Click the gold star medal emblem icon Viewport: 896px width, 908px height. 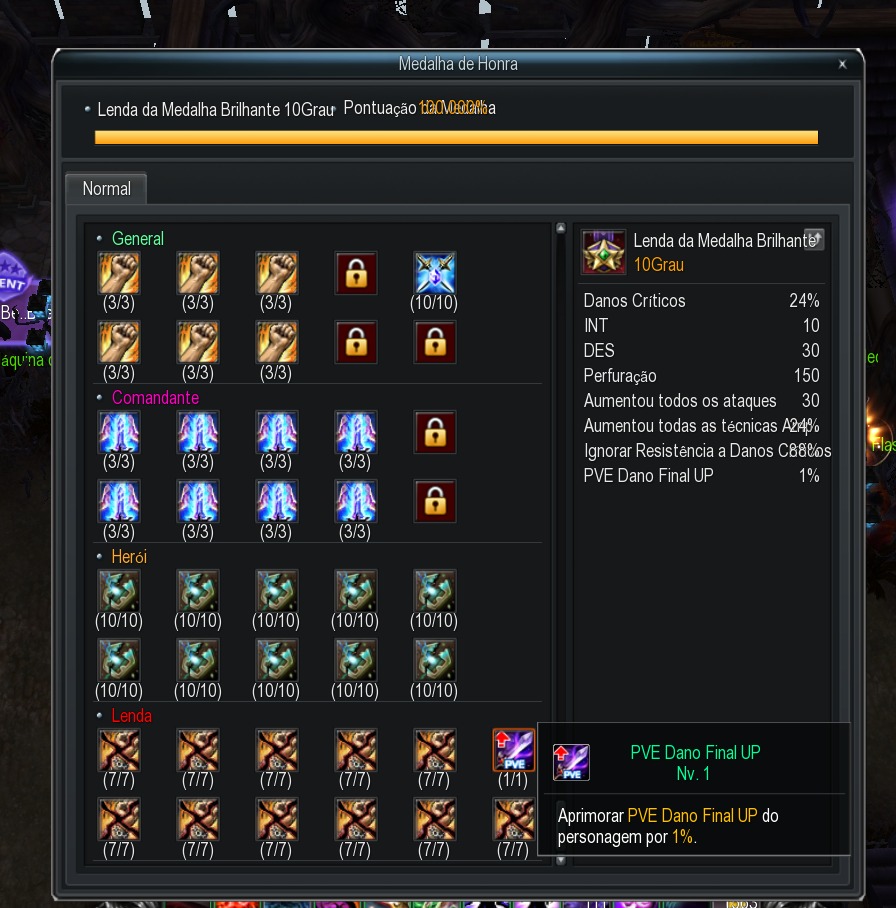(603, 252)
